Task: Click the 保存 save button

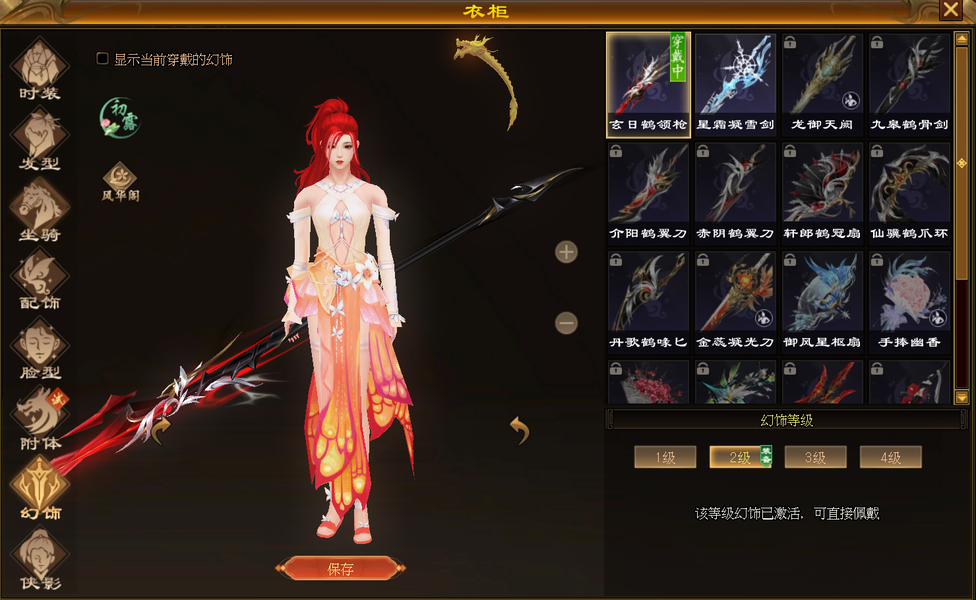Action: tap(340, 569)
